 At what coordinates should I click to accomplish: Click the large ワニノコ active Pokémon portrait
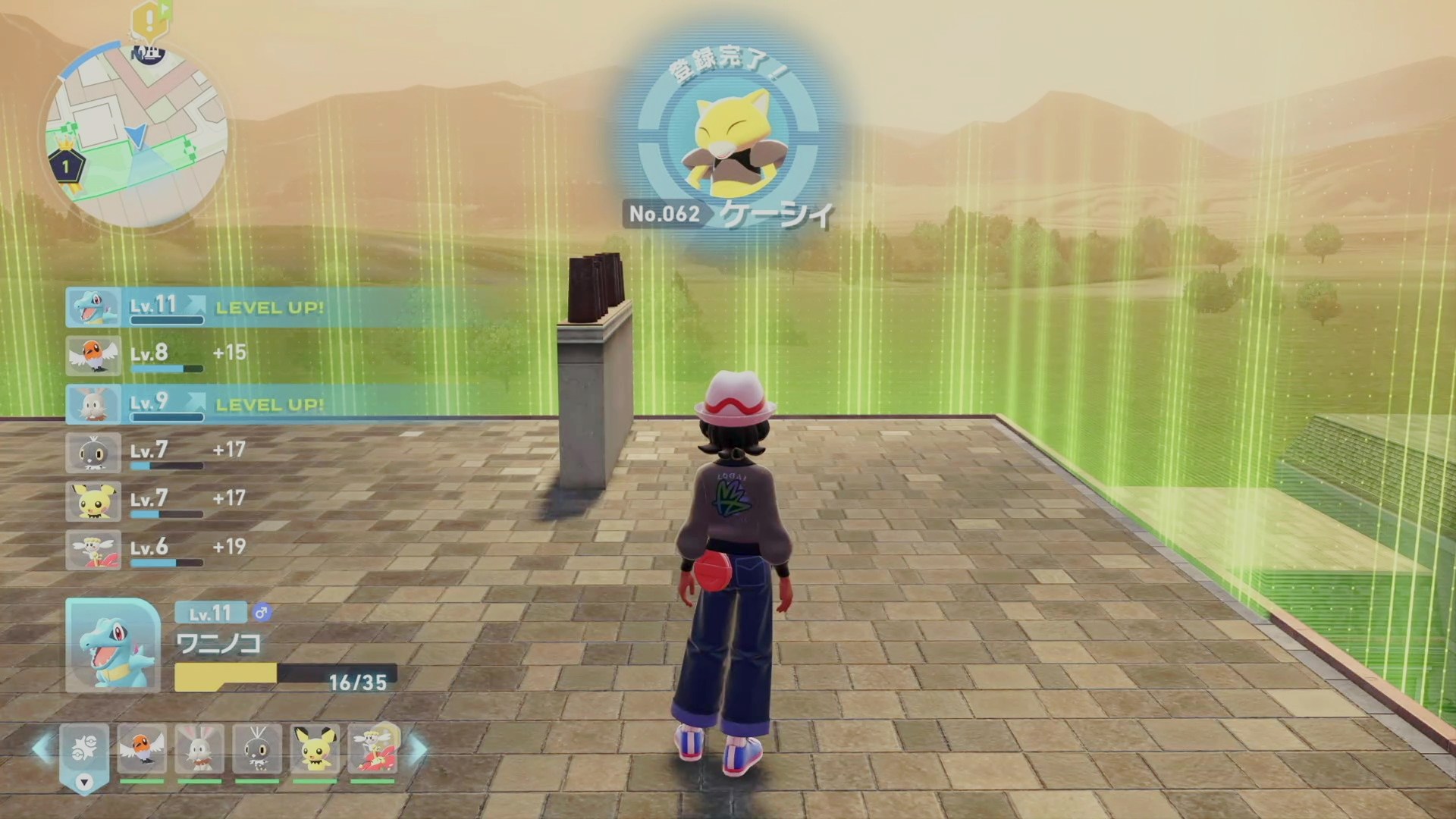click(x=113, y=645)
